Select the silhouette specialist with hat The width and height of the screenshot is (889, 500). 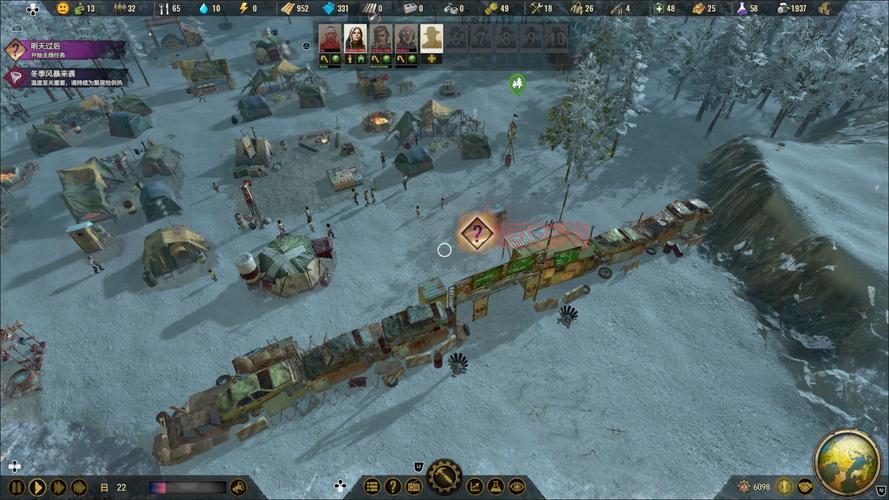pyautogui.click(x=432, y=38)
